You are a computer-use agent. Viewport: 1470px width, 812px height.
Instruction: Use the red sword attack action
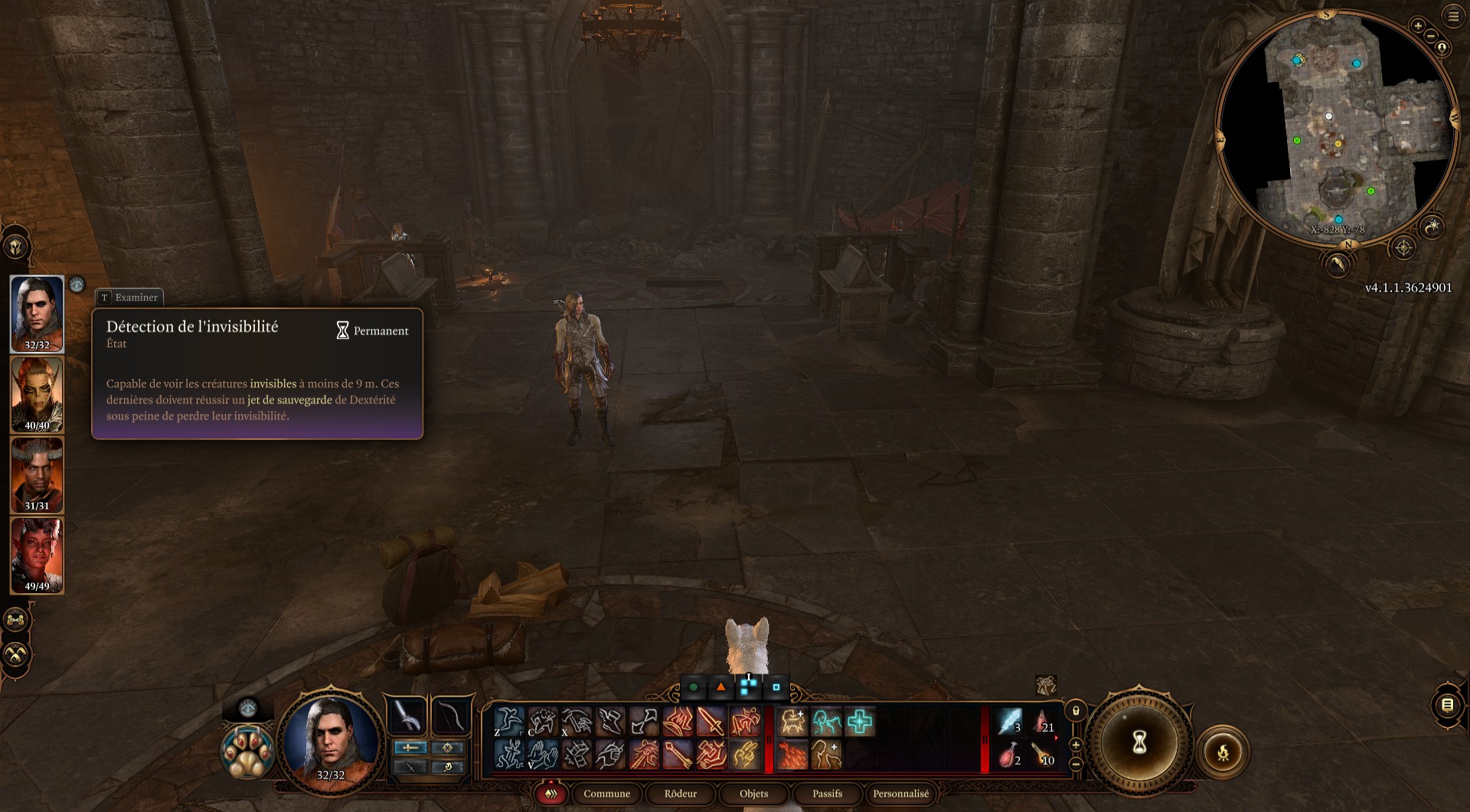pos(711,722)
